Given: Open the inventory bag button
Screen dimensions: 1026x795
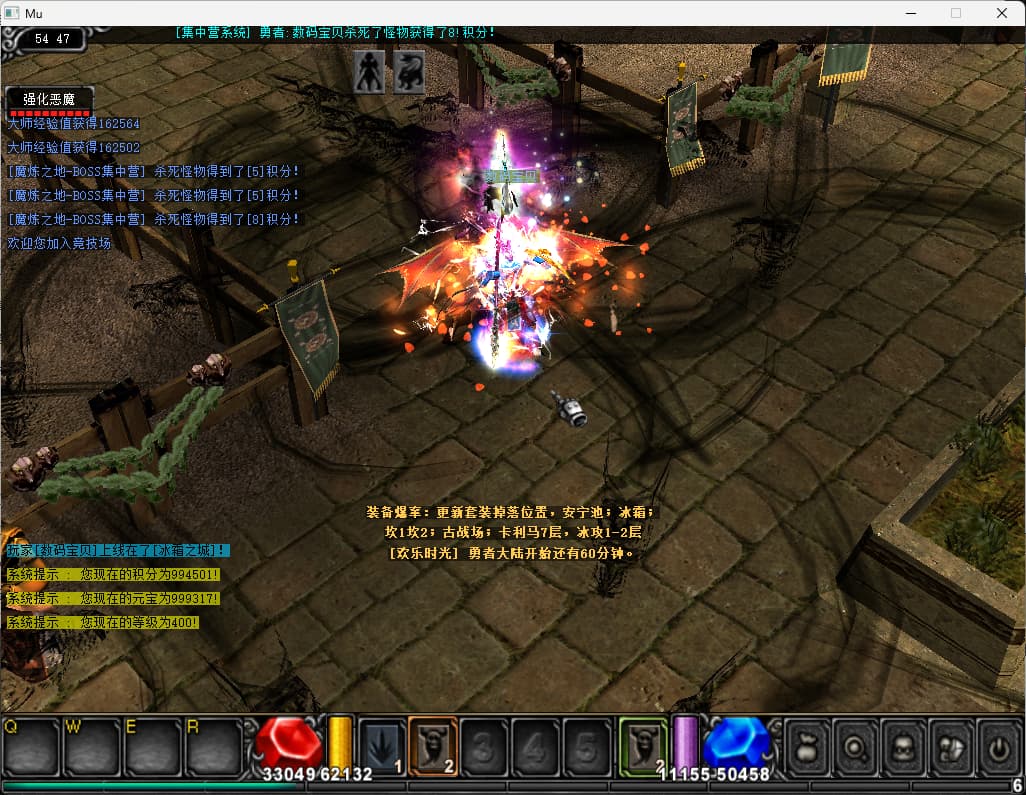Looking at the screenshot, I should 806,746.
